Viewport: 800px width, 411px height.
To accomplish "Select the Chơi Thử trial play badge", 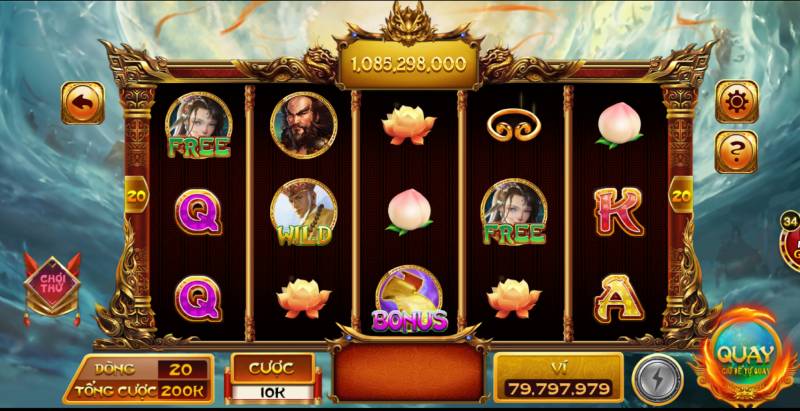I will (x=52, y=283).
